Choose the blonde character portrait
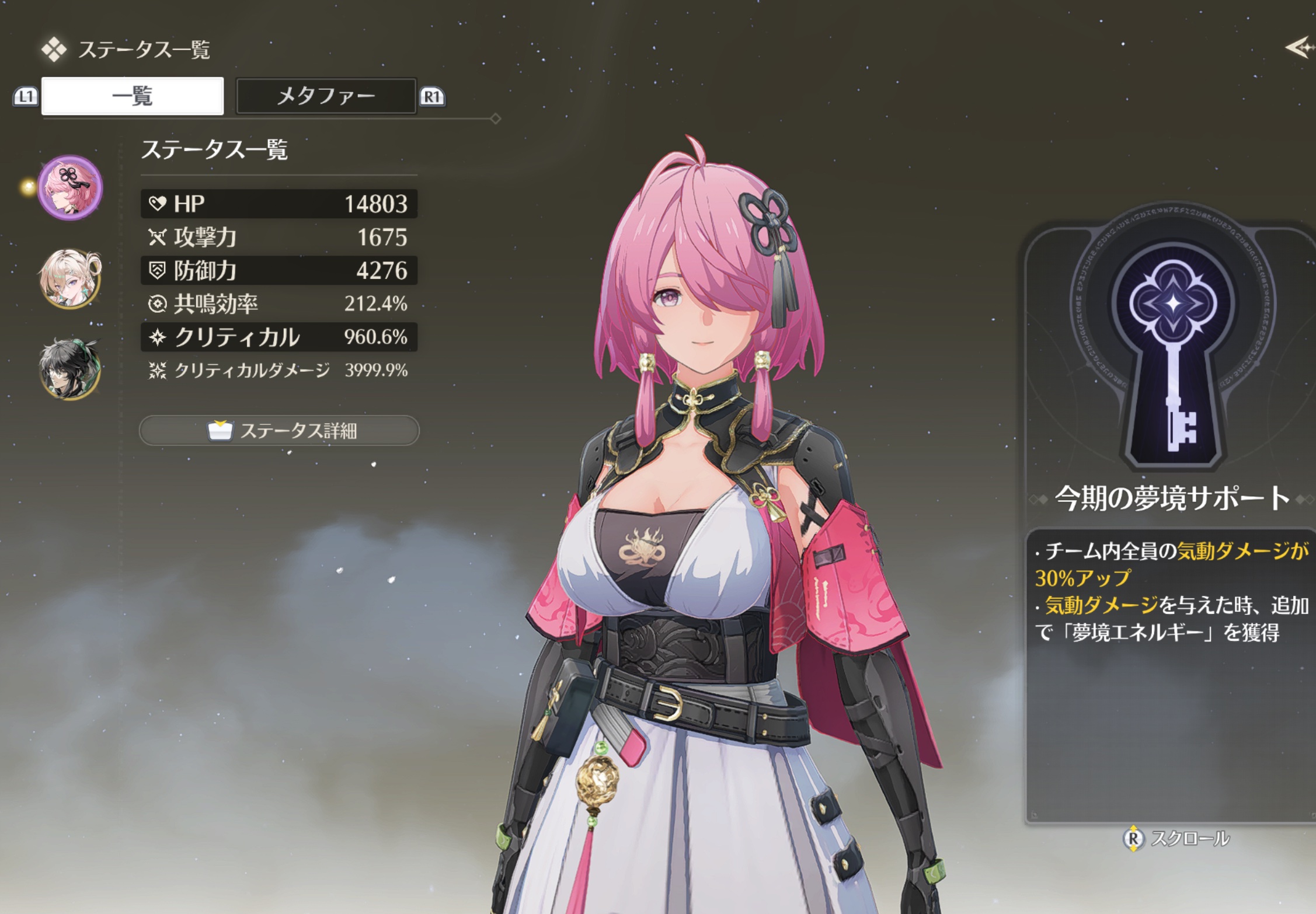 pyautogui.click(x=70, y=278)
